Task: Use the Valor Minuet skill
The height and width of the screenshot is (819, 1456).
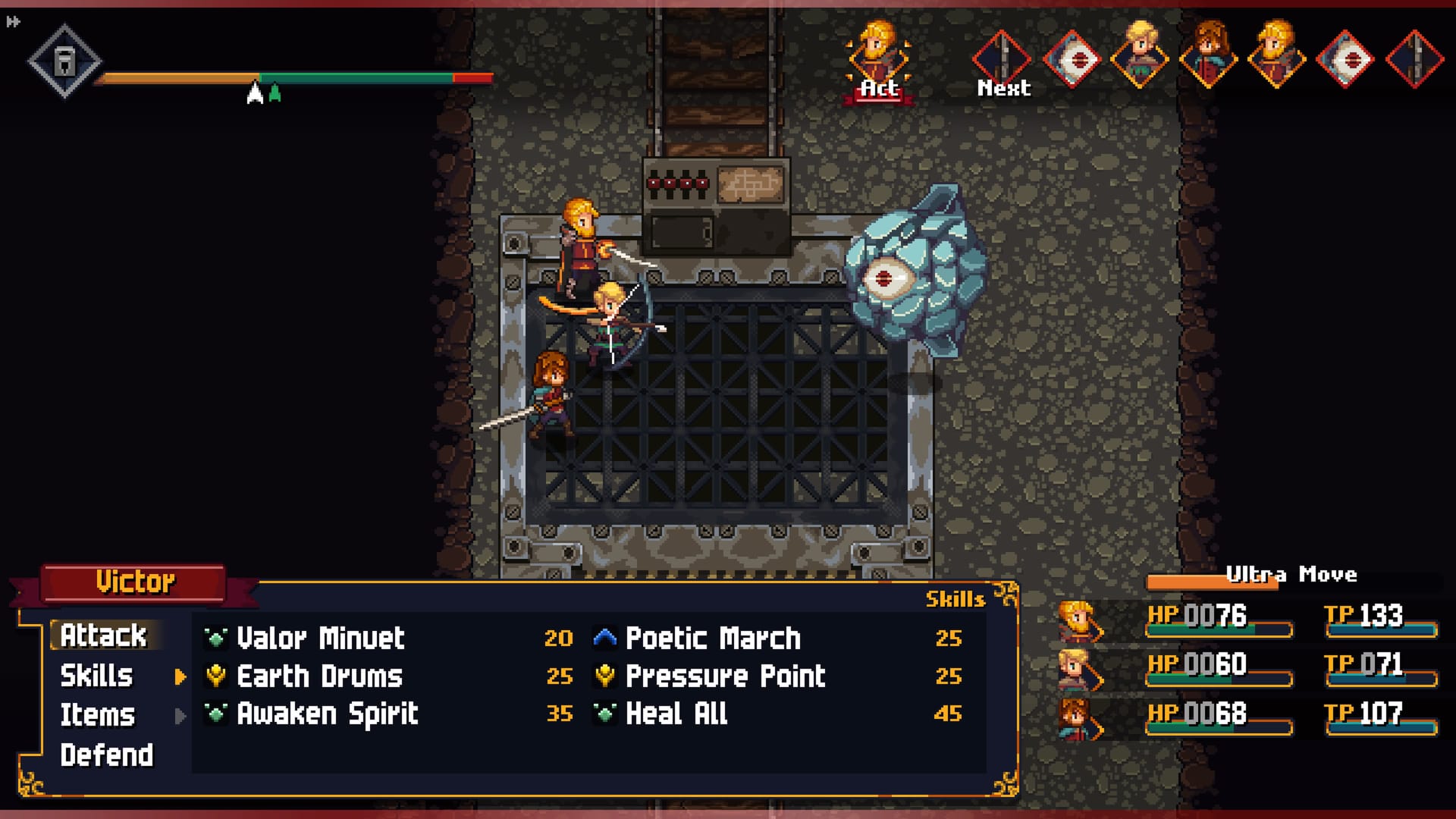Action: (320, 639)
